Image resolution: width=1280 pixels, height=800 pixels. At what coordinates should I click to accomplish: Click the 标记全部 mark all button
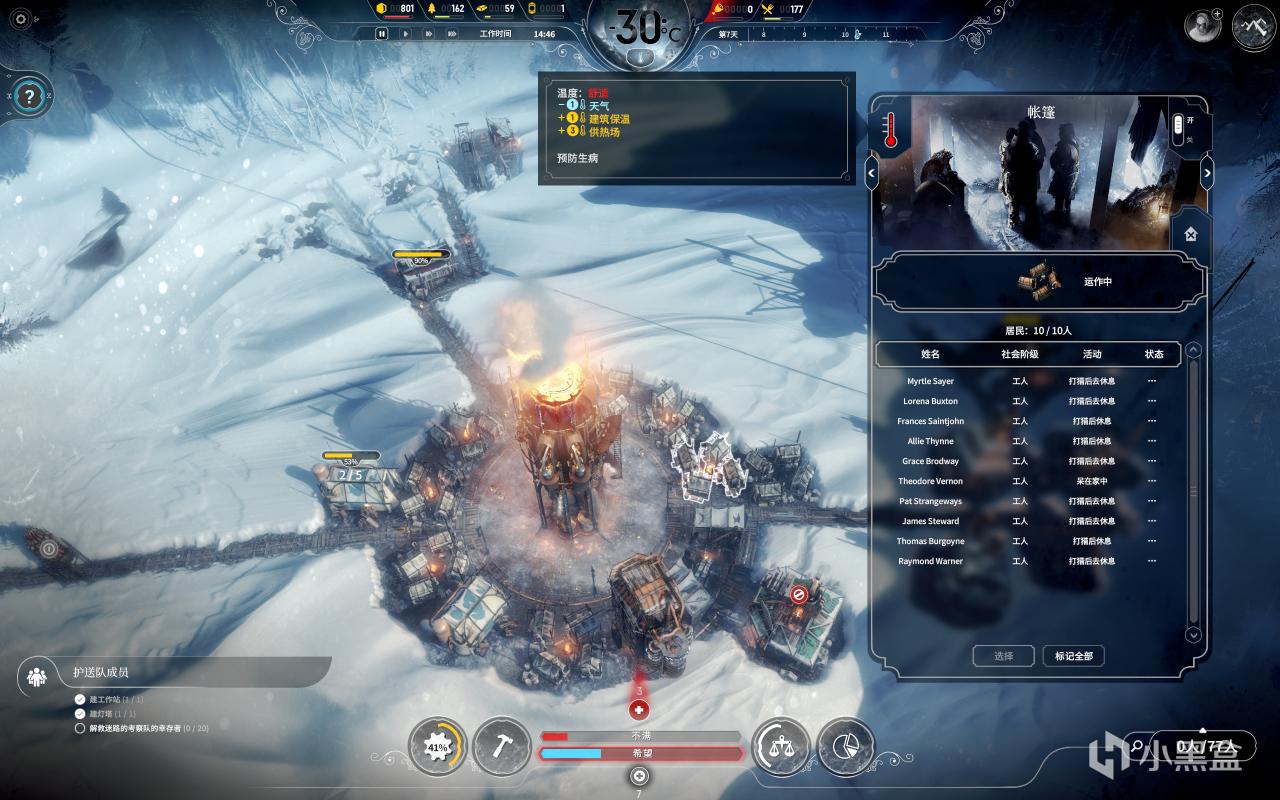1074,656
